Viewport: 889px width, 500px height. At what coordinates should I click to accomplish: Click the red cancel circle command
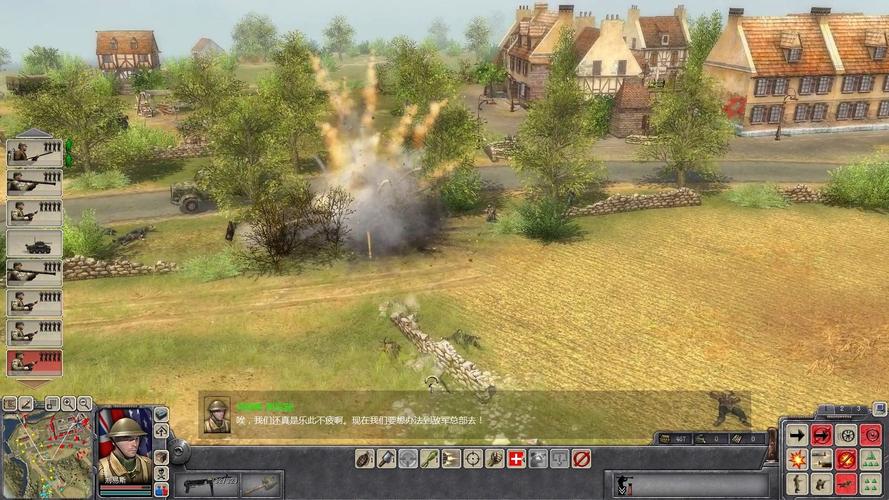coord(581,458)
